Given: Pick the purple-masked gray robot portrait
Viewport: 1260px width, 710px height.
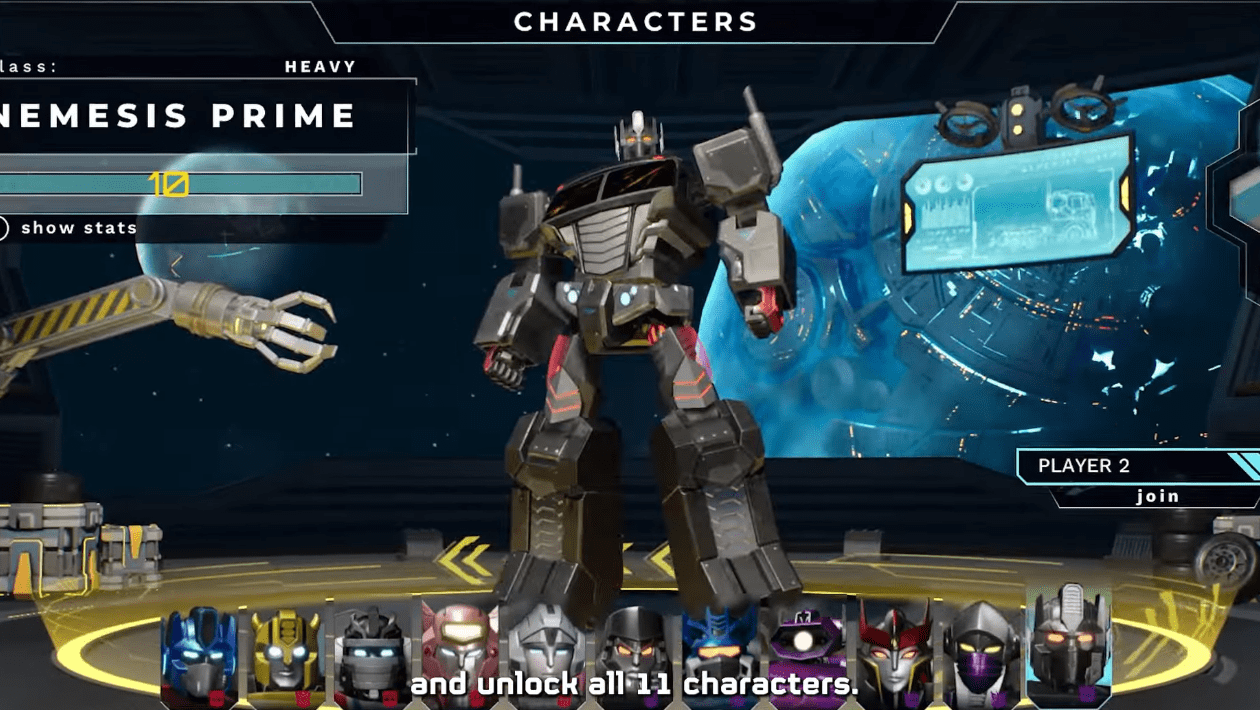Looking at the screenshot, I should (981, 650).
